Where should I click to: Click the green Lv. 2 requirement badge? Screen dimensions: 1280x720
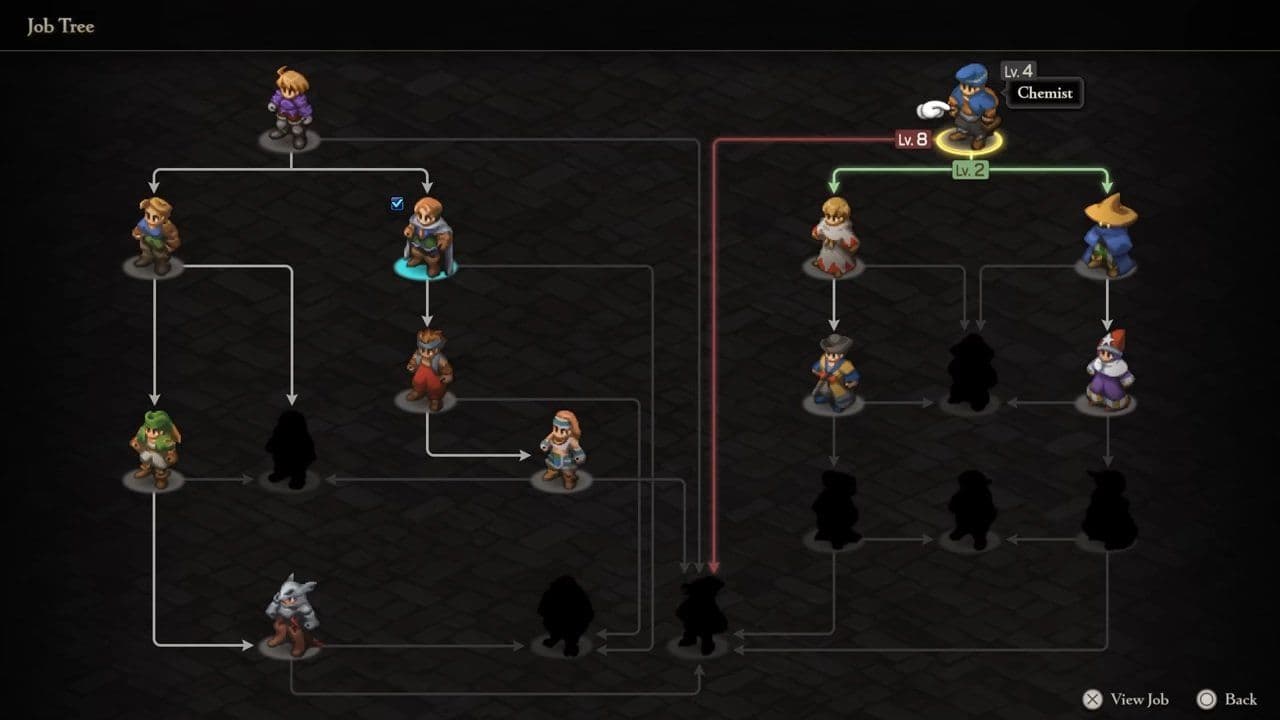tap(968, 169)
